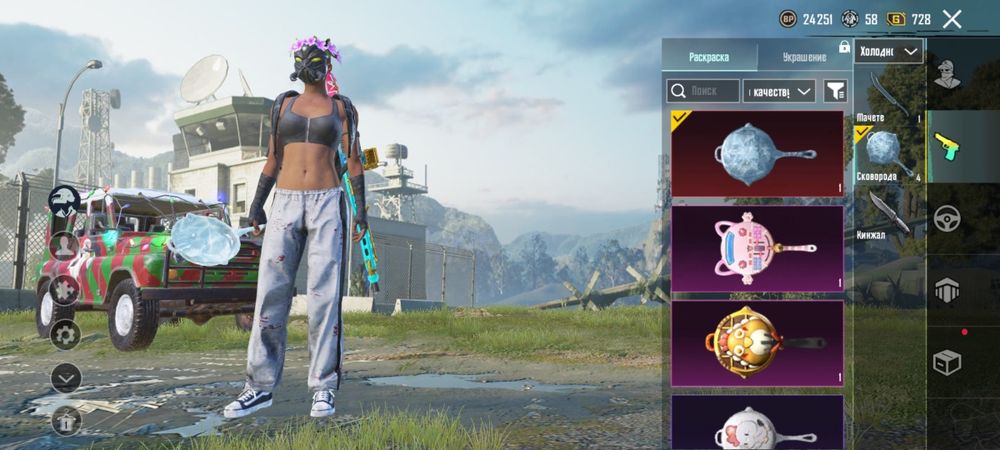Select the icy blue frying pan skin
Viewport: 1000px width, 450px height.
[x=757, y=153]
